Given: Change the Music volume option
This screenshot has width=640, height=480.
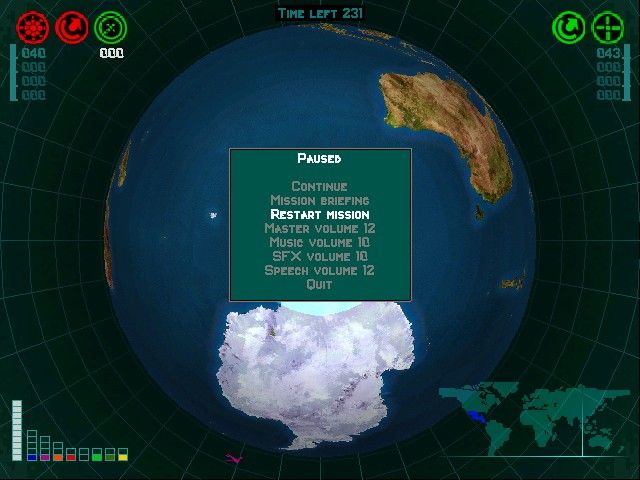Looking at the screenshot, I should [x=320, y=242].
